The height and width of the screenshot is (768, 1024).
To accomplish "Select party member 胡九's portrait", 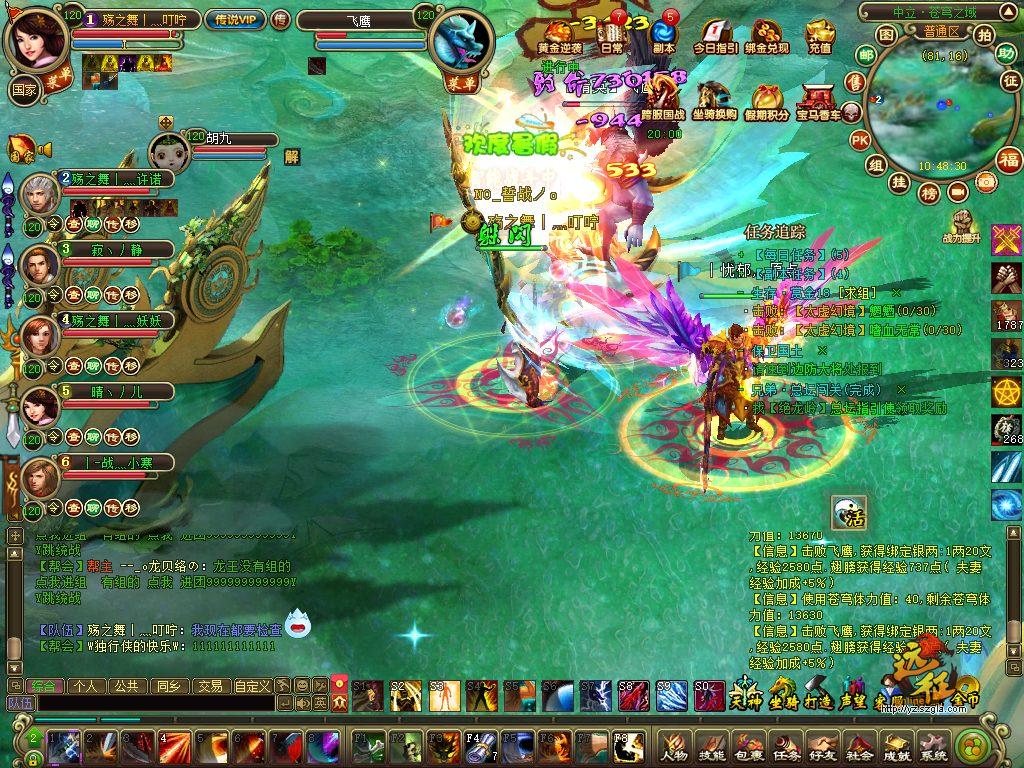I will tap(169, 152).
